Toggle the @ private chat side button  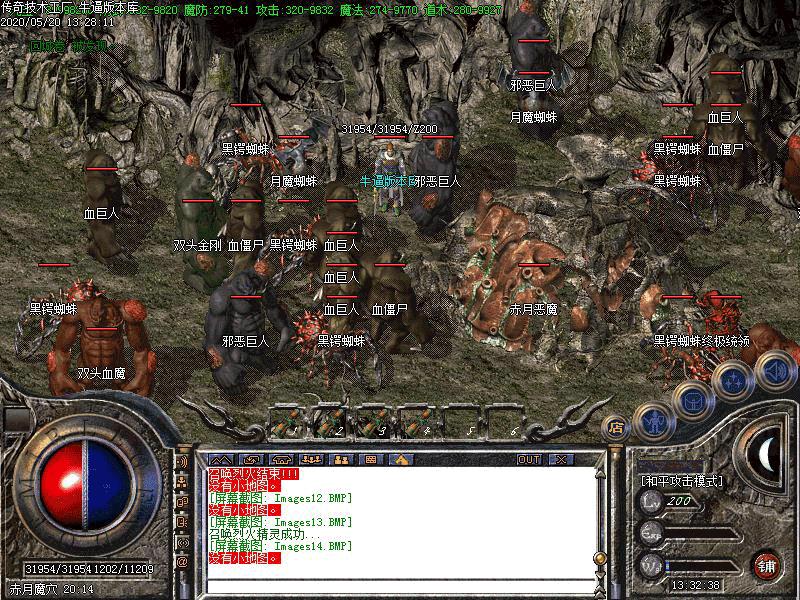pos(183,562)
